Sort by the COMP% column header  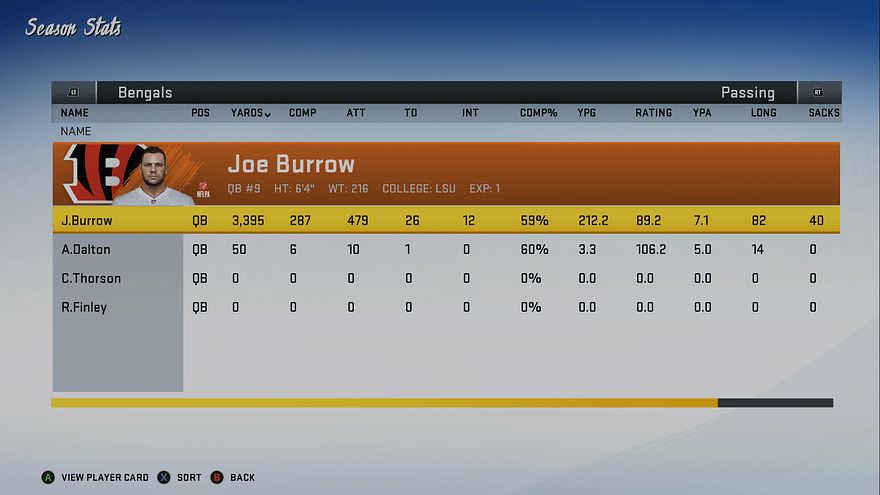(x=538, y=113)
